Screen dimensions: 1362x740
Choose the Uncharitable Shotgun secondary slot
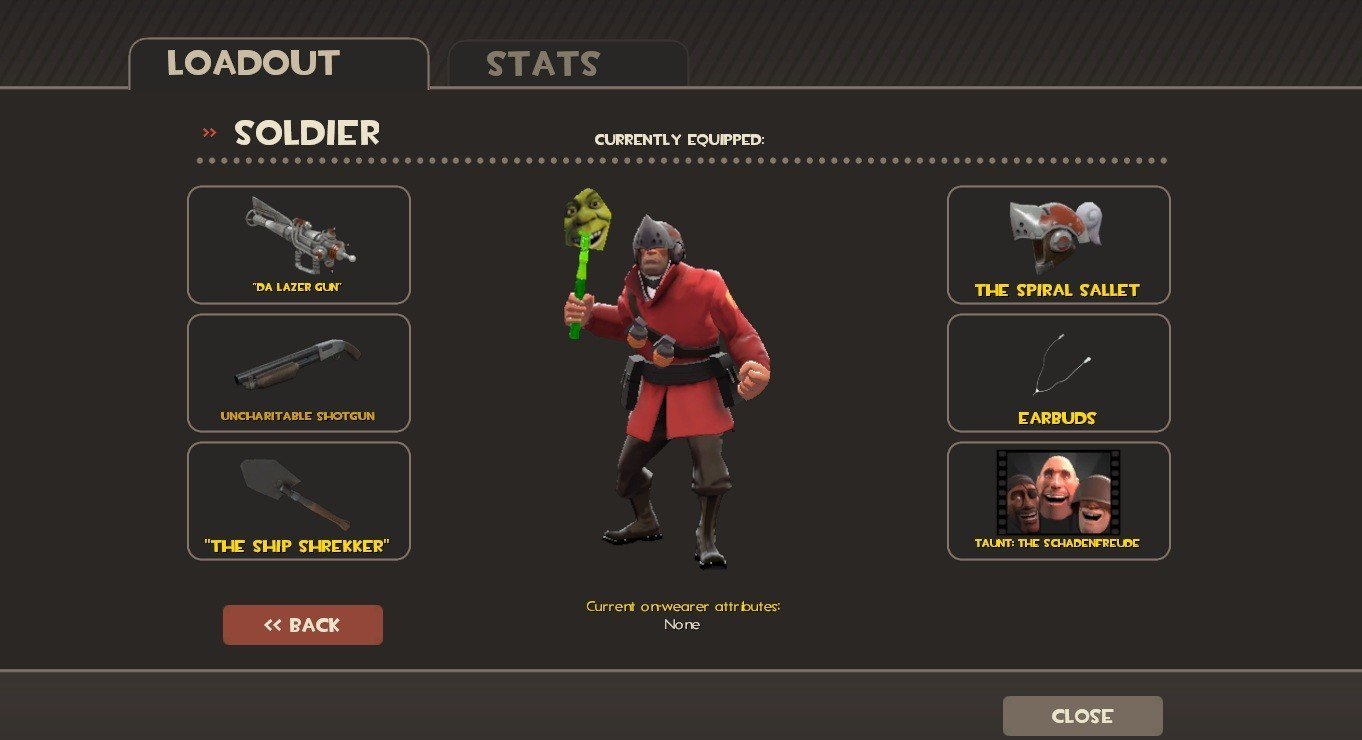tap(299, 373)
